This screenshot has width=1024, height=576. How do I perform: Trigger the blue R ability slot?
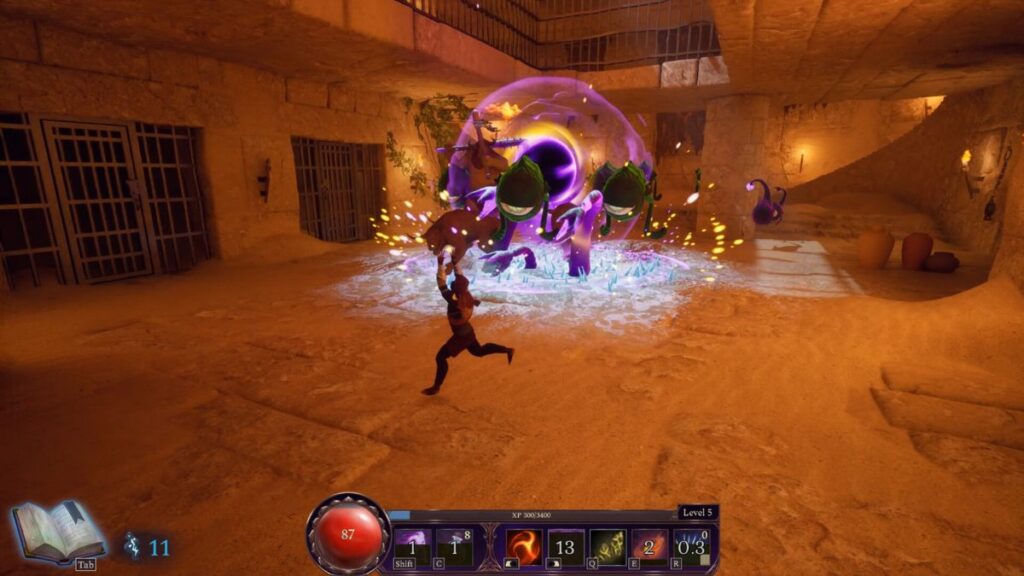[x=692, y=547]
